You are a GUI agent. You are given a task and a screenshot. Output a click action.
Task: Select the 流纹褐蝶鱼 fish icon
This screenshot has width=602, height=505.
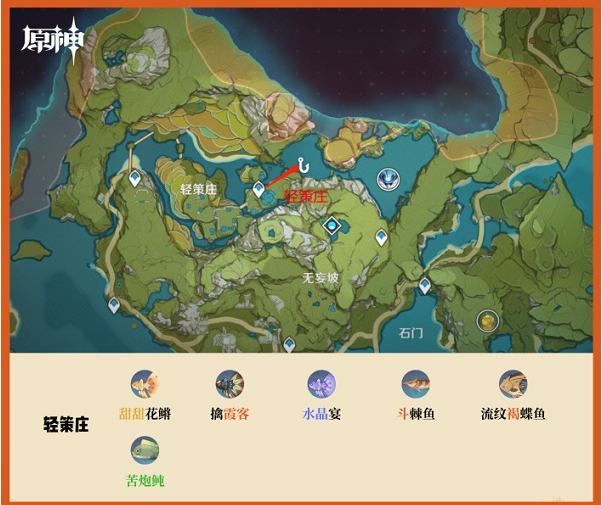513,384
